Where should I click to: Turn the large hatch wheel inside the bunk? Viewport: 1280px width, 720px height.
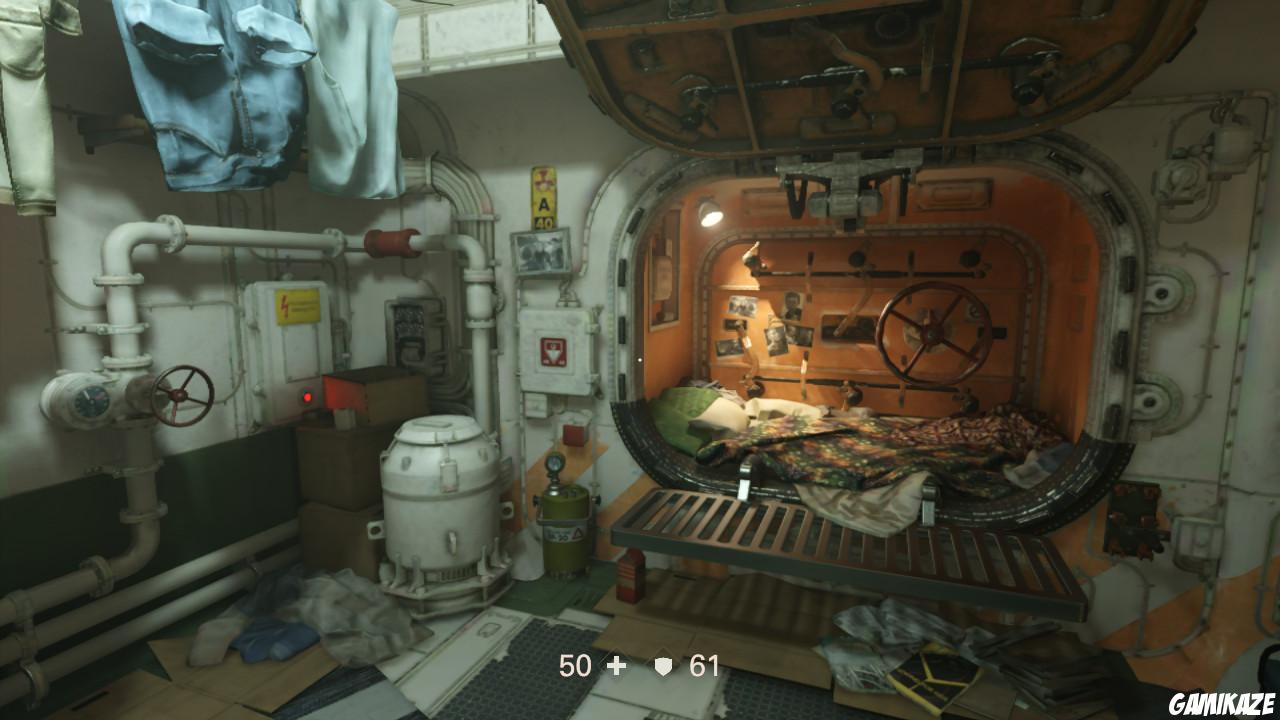tap(932, 330)
